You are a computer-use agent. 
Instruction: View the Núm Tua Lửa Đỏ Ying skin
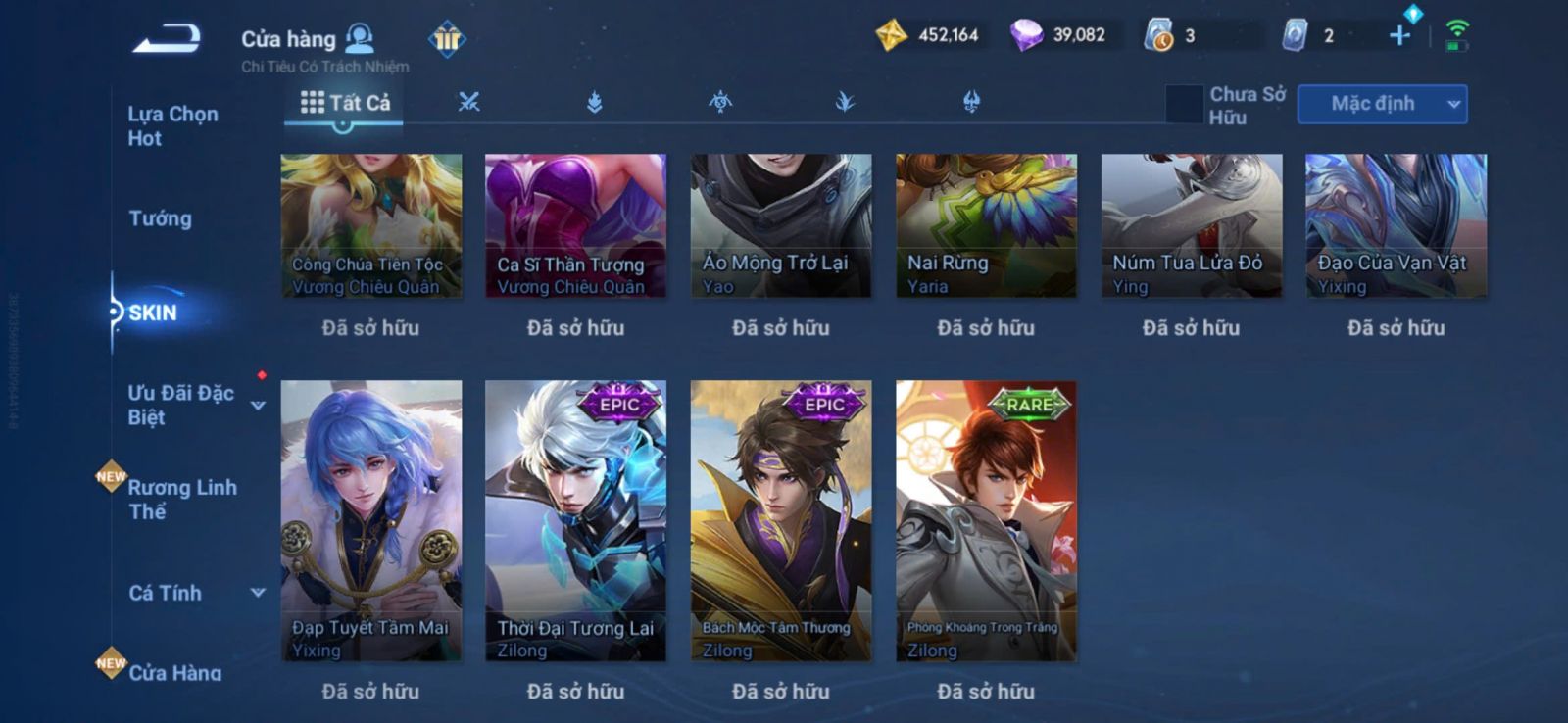click(1191, 225)
